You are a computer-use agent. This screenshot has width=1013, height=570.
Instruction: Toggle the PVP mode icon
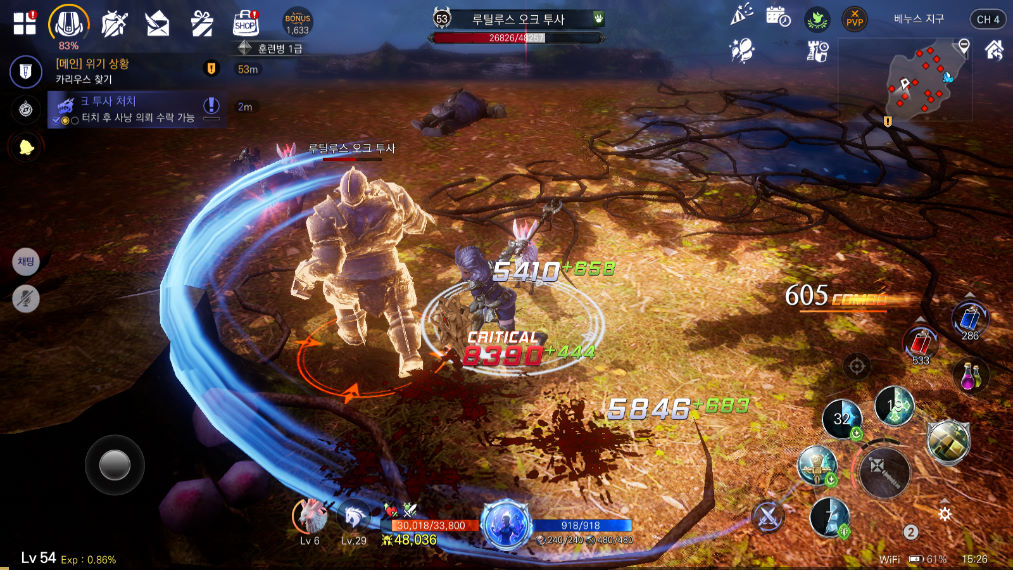pyautogui.click(x=854, y=19)
